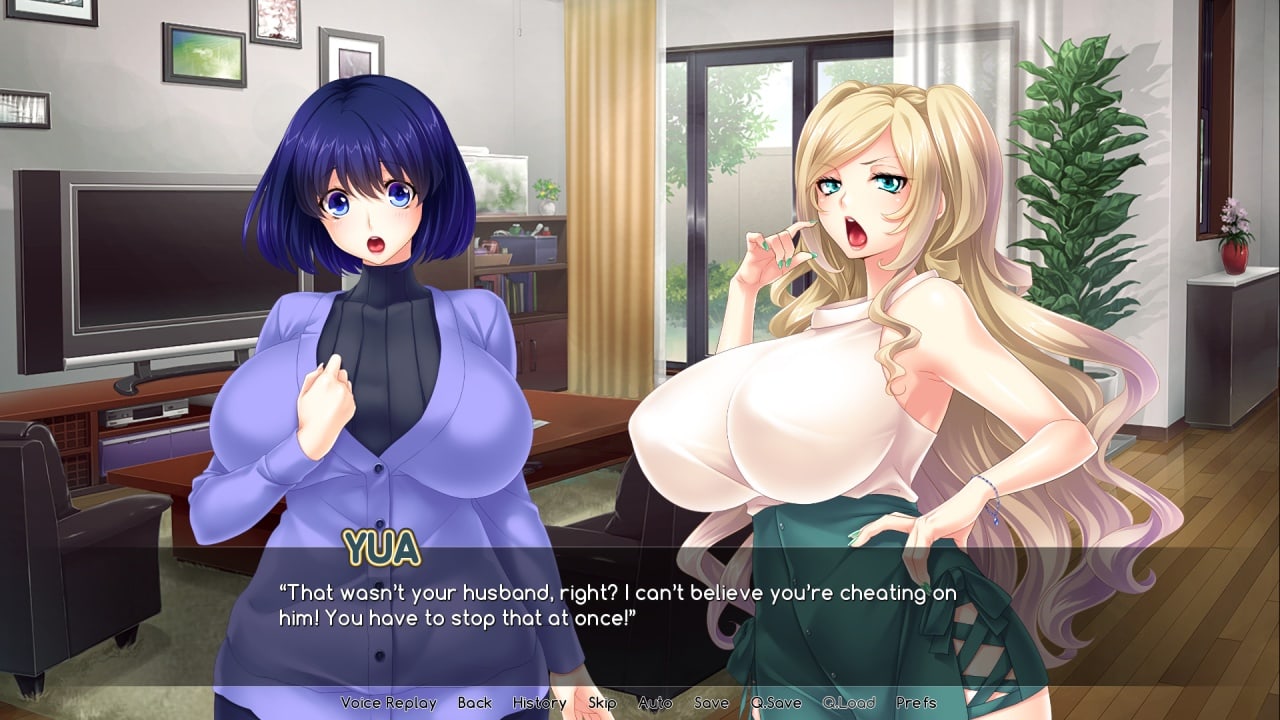The width and height of the screenshot is (1280, 720).
Task: Toggle Auto-advance mode
Action: pos(655,703)
